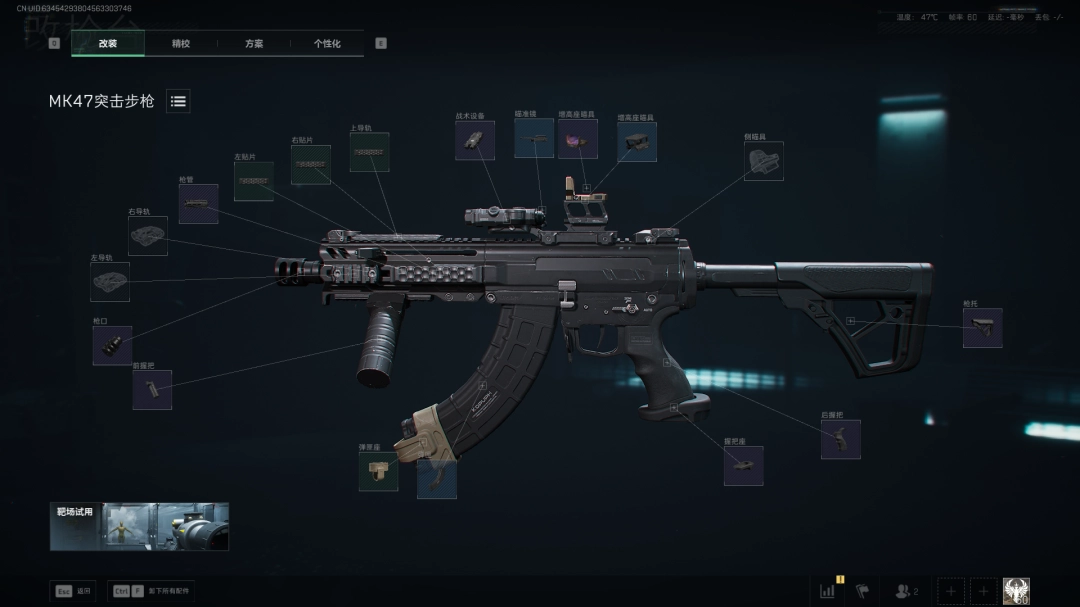
Task: Choose the 右贴片 right patch slot
Action: click(x=311, y=165)
